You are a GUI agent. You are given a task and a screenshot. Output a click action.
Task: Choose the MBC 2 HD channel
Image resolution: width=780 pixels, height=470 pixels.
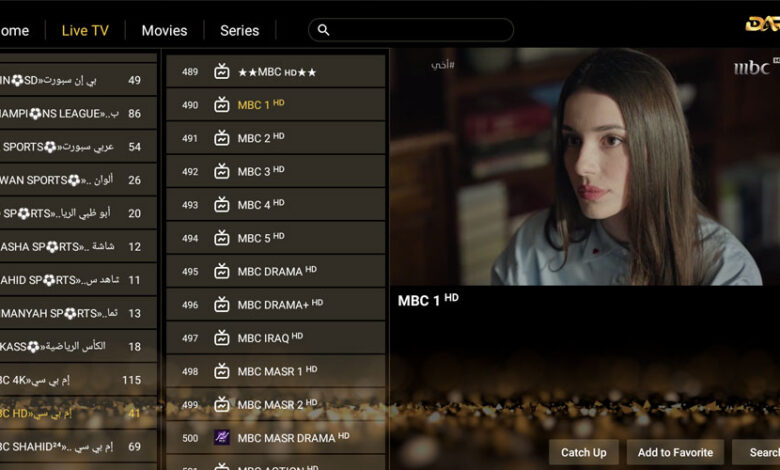[x=275, y=138]
